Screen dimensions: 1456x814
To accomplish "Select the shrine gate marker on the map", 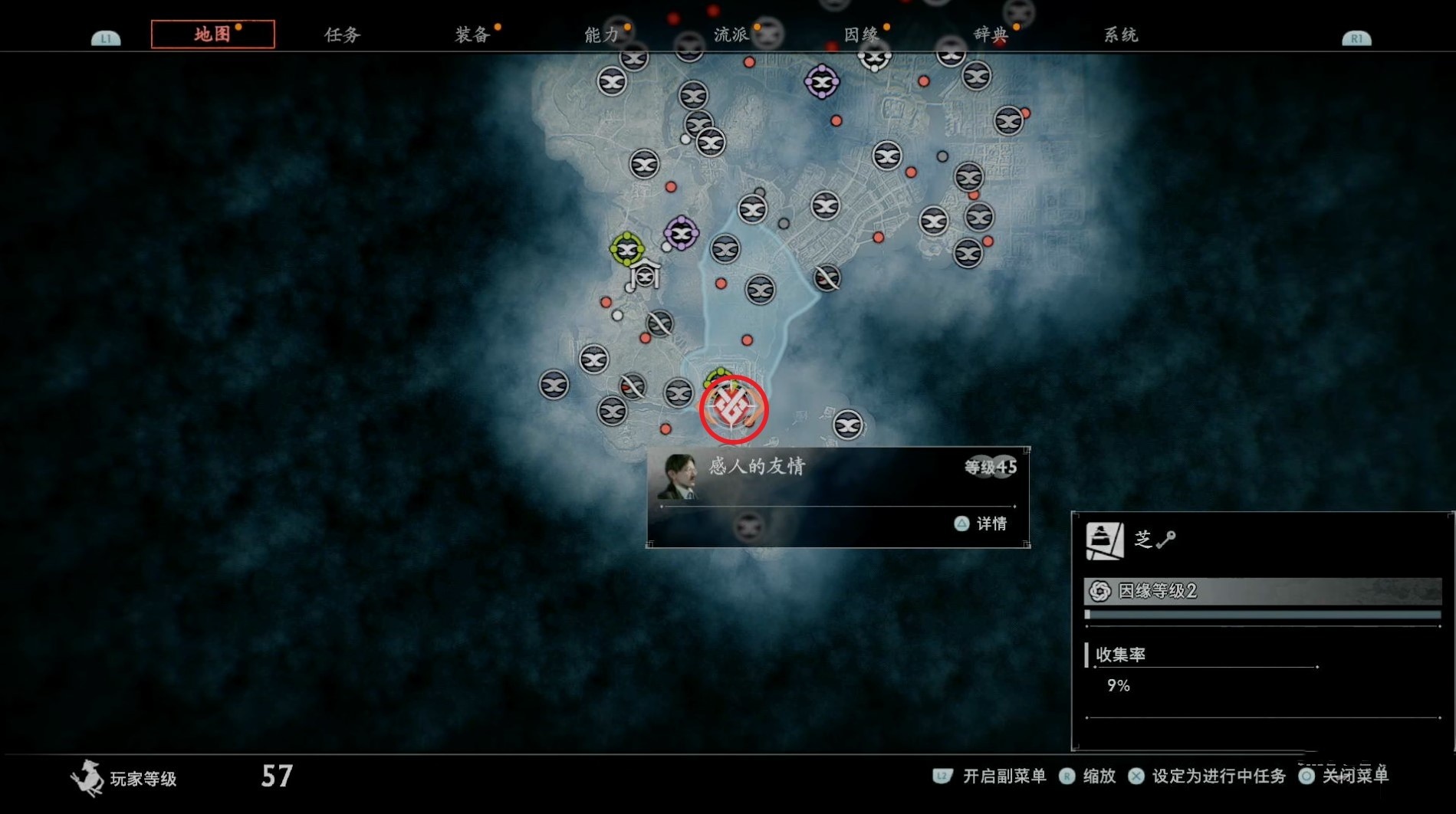I will click(x=646, y=274).
